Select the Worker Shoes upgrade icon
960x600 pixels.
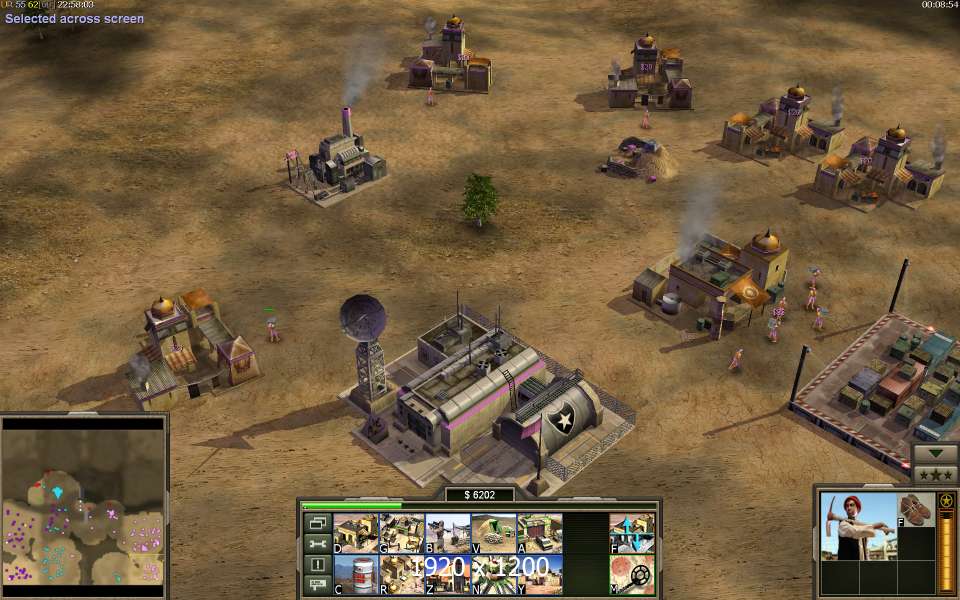(x=915, y=510)
